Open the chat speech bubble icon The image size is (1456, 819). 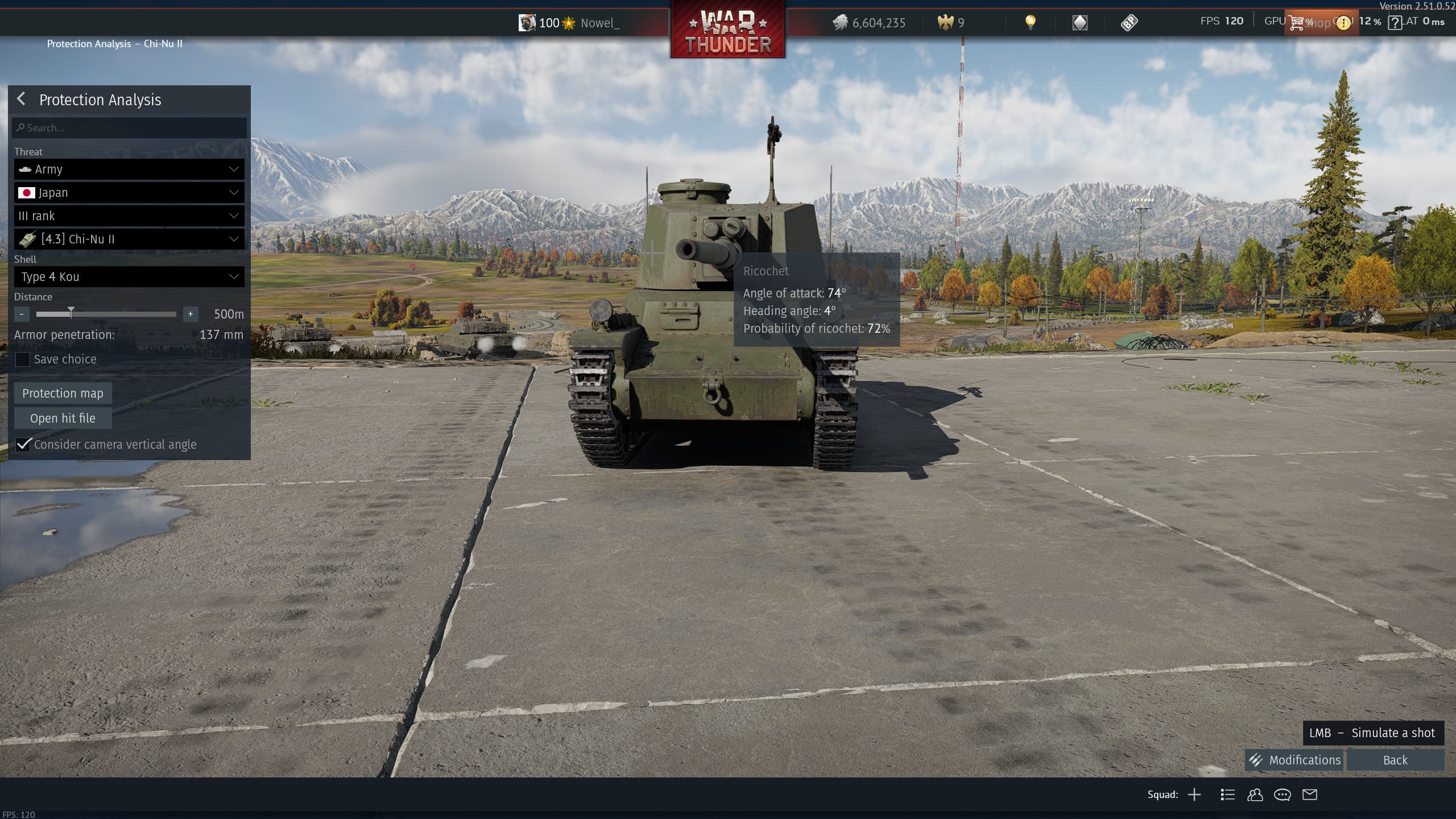pyautogui.click(x=1282, y=795)
